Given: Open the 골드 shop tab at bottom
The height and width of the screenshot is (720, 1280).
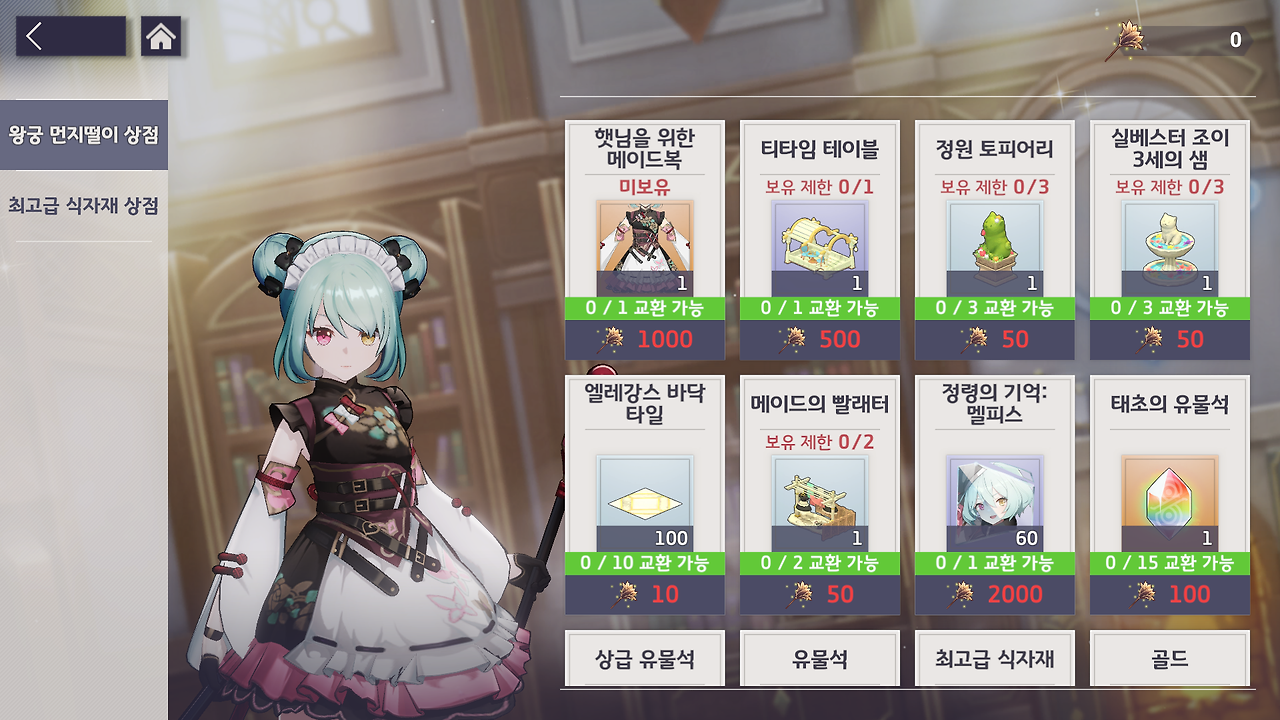Looking at the screenshot, I should tap(1170, 658).
